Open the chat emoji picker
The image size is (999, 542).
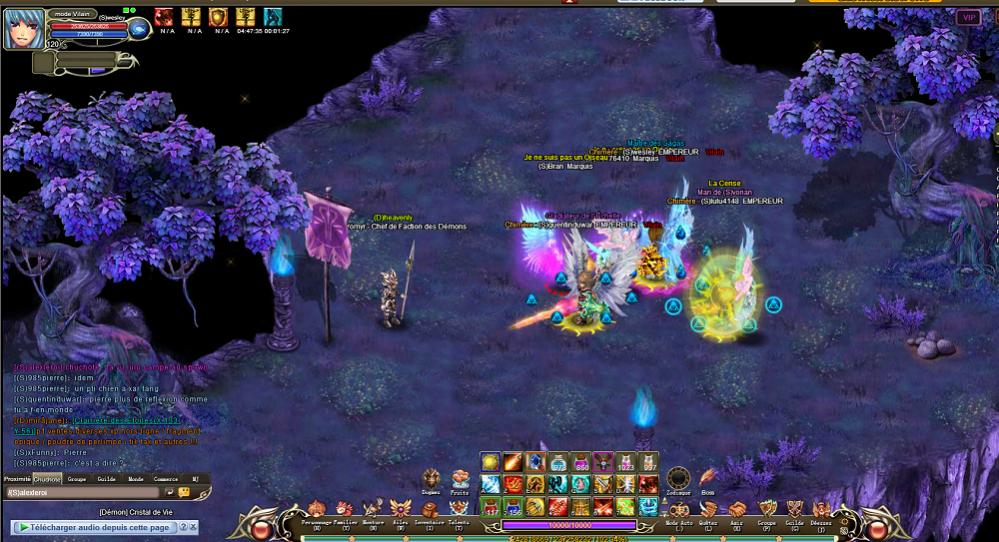pos(184,493)
